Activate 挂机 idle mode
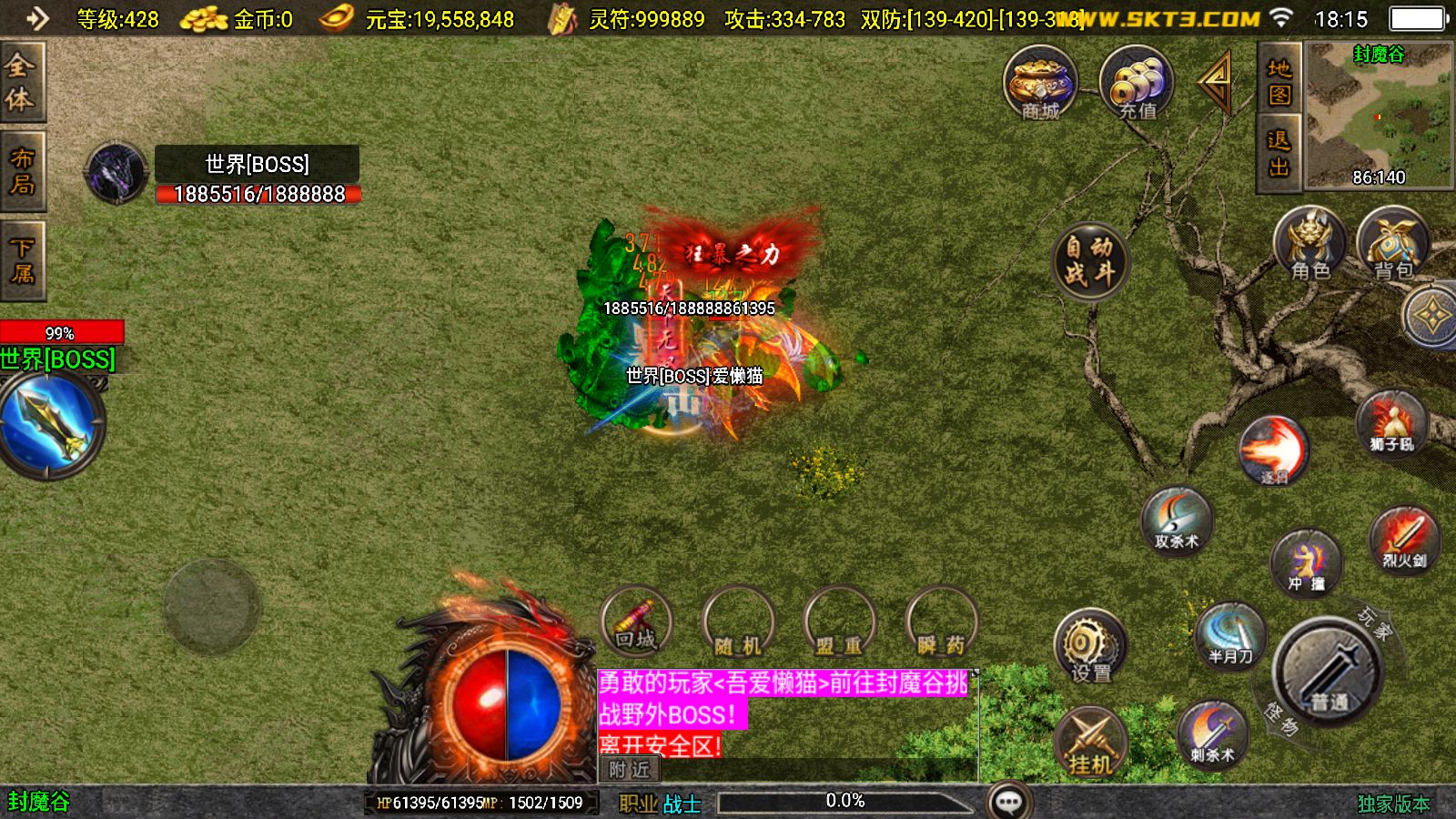The image size is (1456, 819). [x=1090, y=743]
